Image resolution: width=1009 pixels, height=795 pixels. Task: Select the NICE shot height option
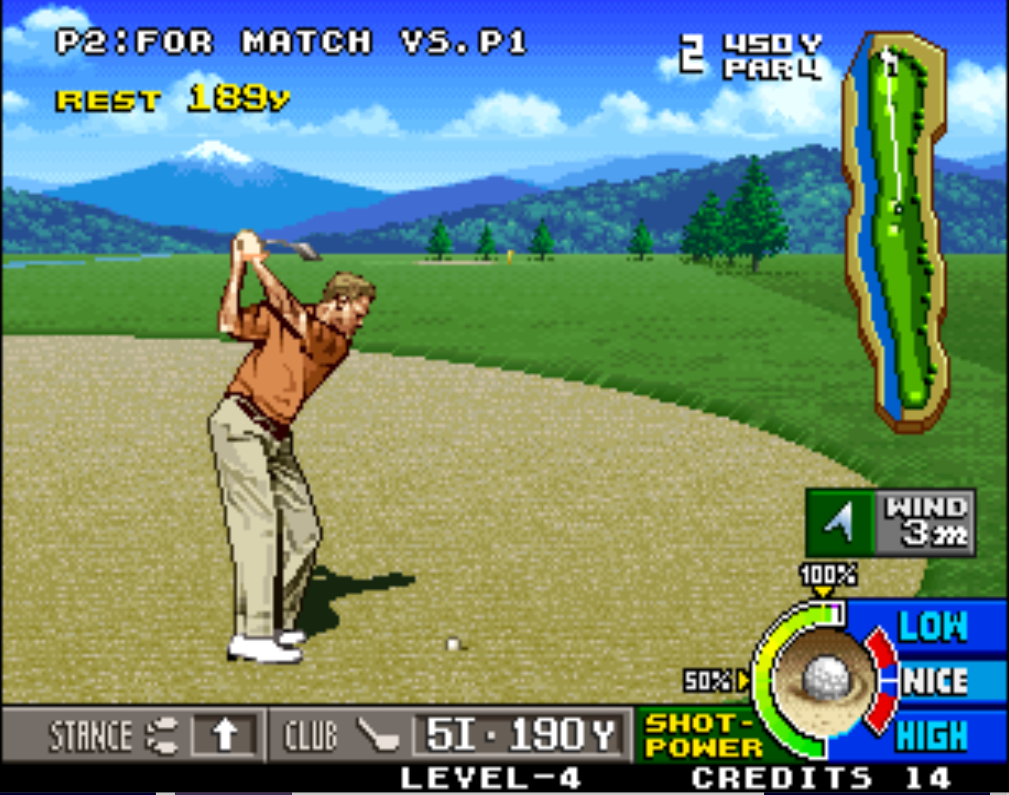coord(936,681)
